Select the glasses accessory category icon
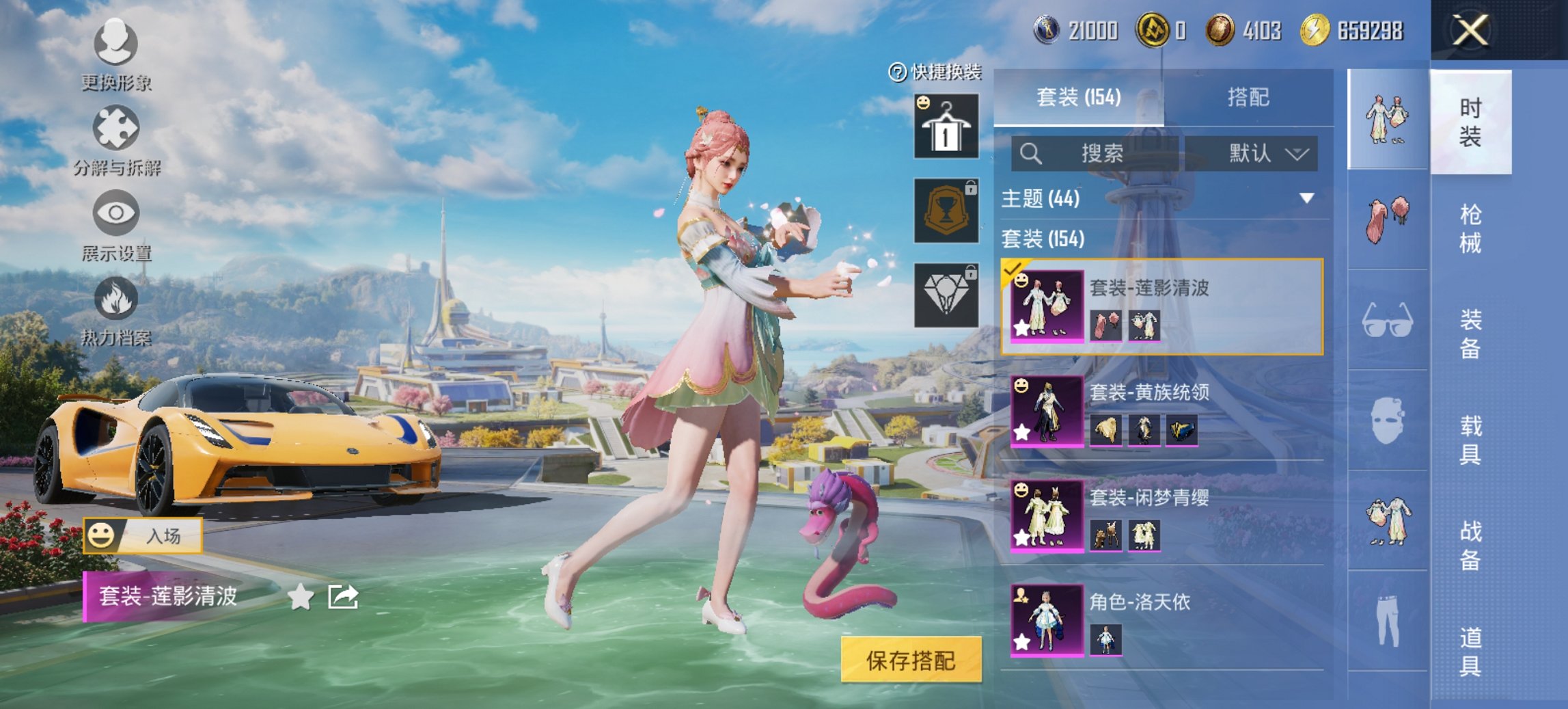Viewport: 1568px width, 709px height. click(1388, 320)
